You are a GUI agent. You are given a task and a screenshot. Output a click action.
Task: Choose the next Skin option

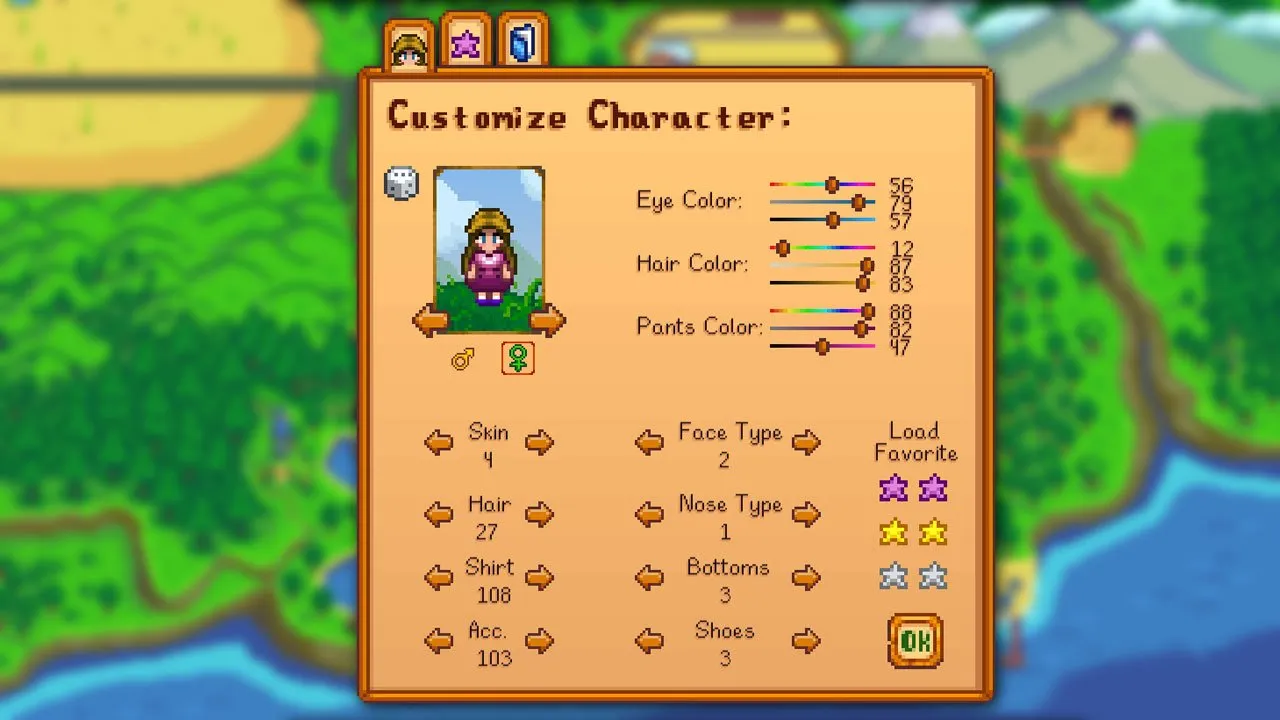539,442
